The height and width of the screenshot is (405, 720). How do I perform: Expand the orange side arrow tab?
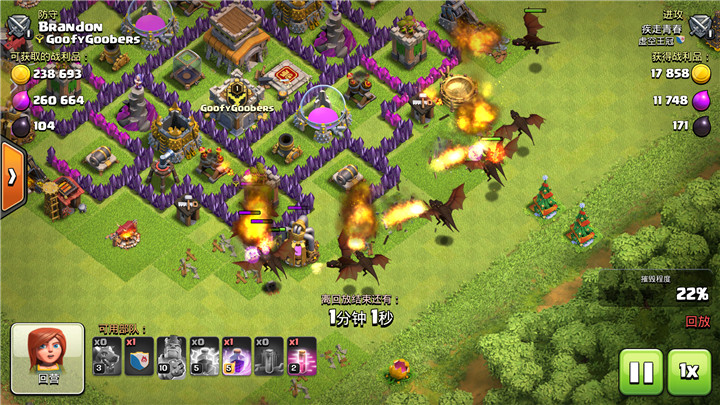13,177
